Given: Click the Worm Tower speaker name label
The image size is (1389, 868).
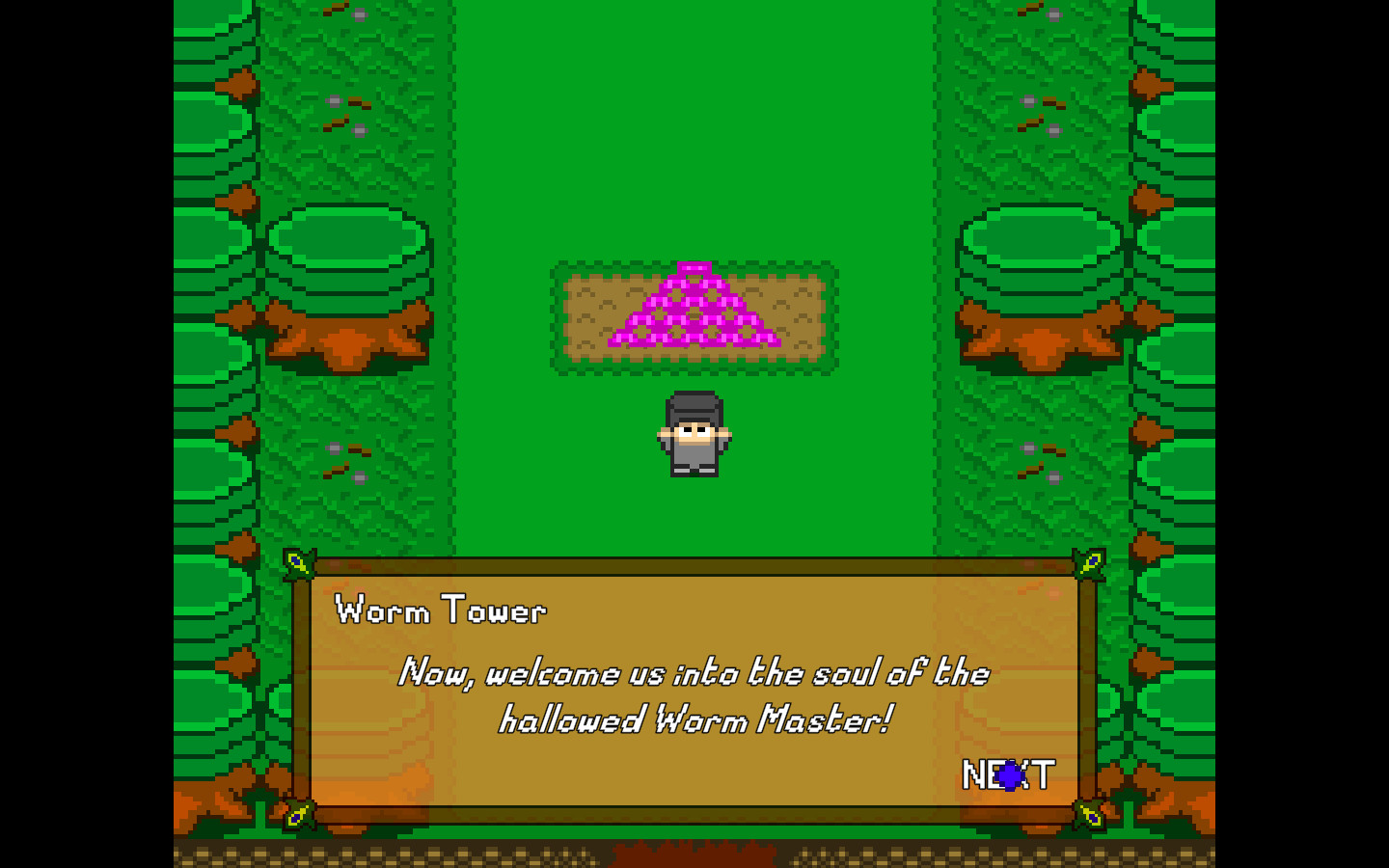Looking at the screenshot, I should click(442, 610).
